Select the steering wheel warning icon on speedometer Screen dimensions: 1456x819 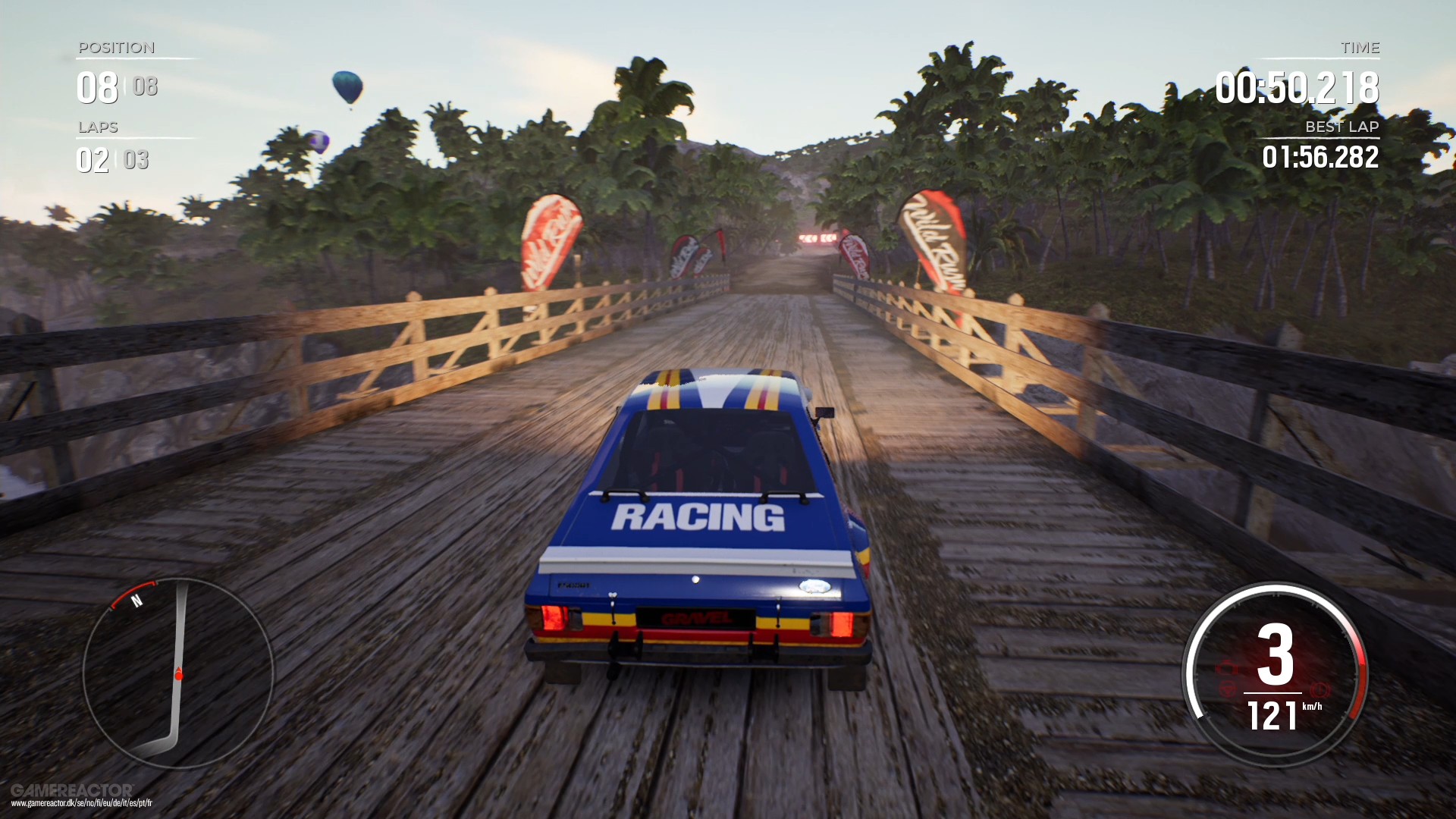1228,689
